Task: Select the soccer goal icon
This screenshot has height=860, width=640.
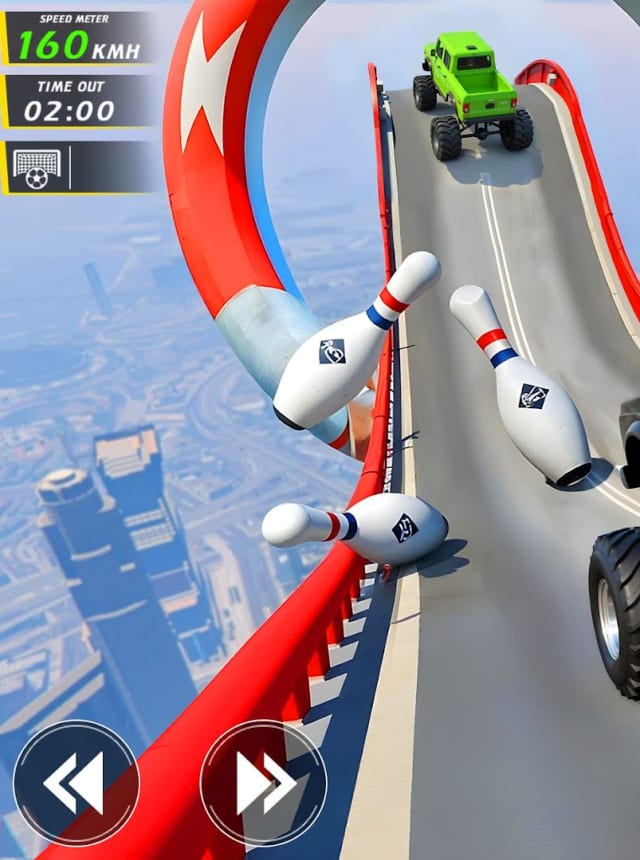Action: (37, 167)
